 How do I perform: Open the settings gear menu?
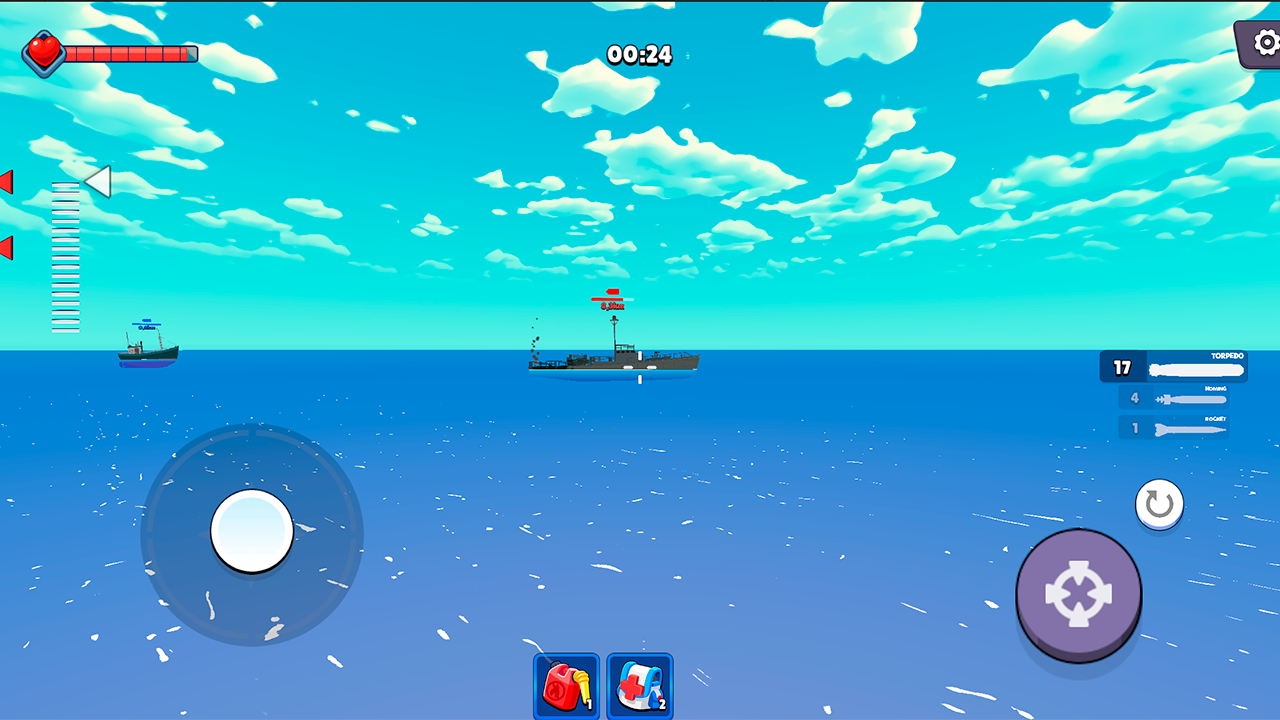(x=1264, y=44)
